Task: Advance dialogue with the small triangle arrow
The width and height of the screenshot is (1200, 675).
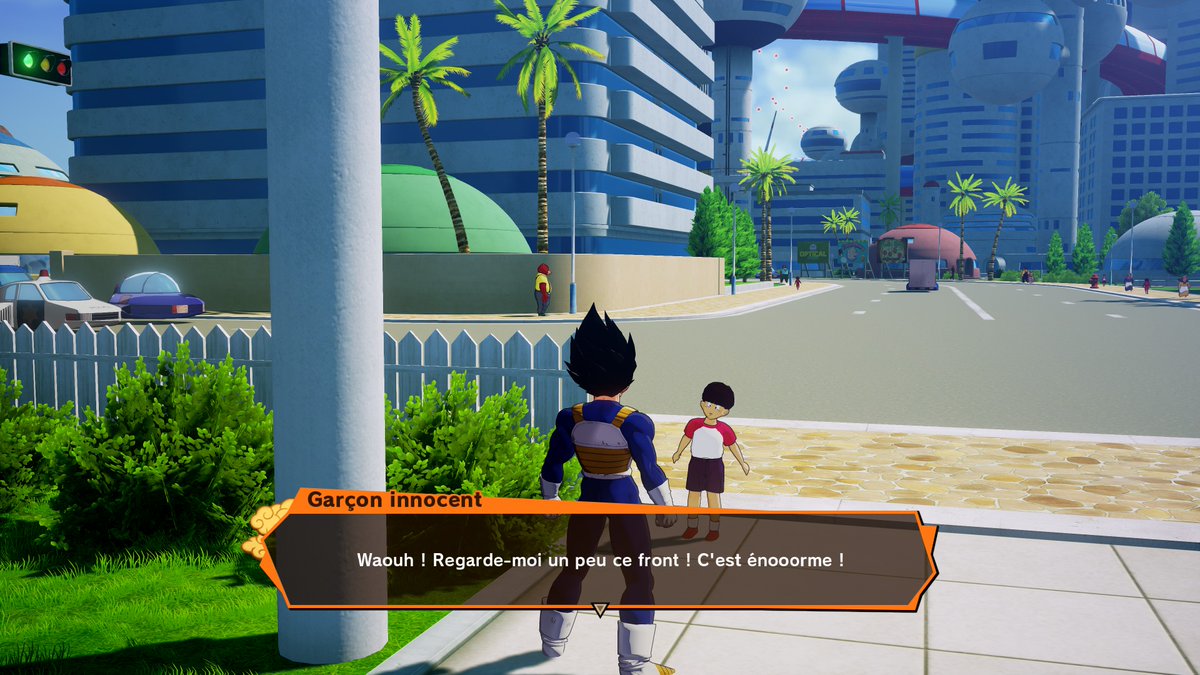Action: [x=600, y=609]
